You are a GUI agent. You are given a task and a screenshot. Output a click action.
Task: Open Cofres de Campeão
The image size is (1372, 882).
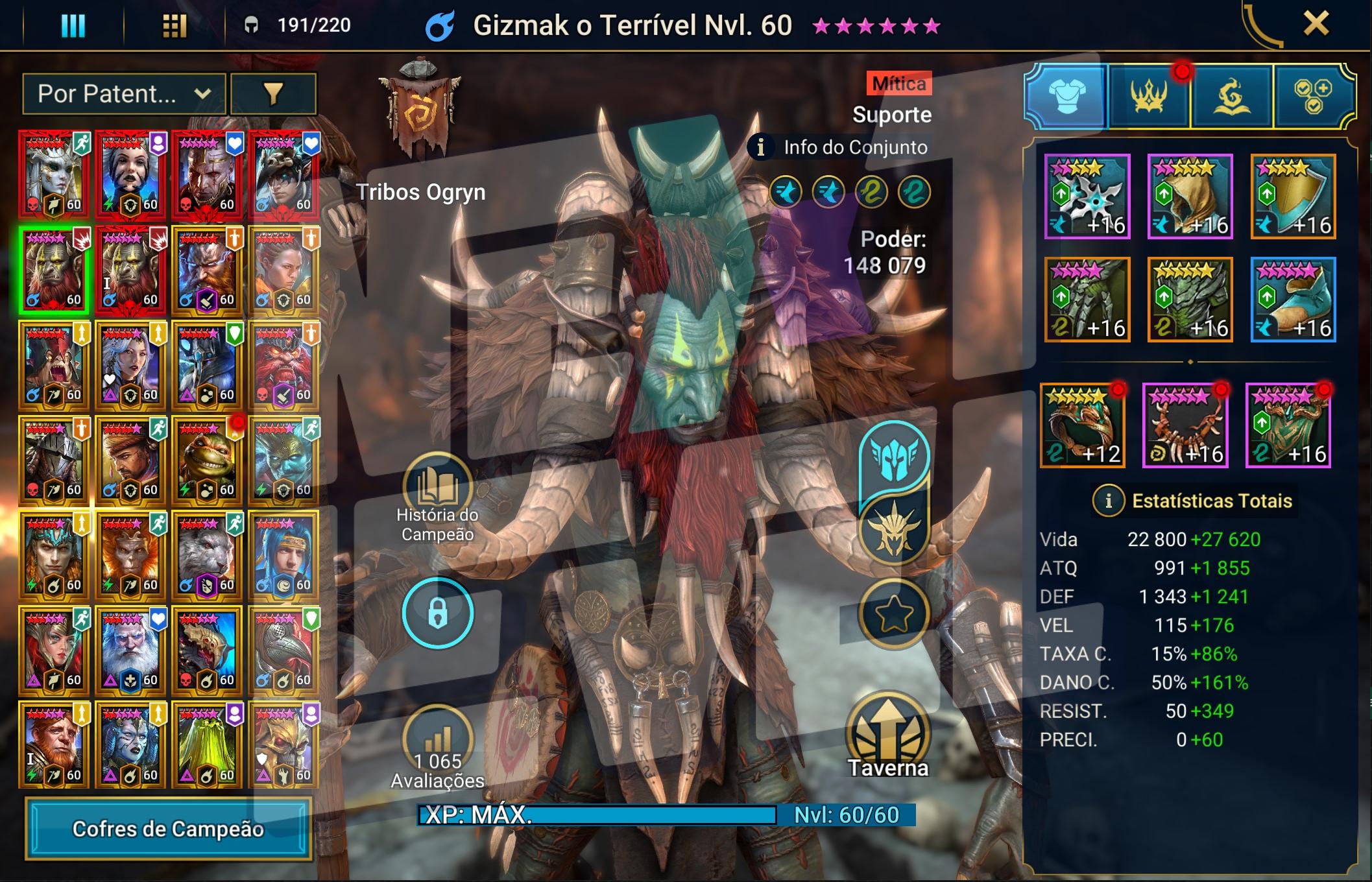pos(168,829)
